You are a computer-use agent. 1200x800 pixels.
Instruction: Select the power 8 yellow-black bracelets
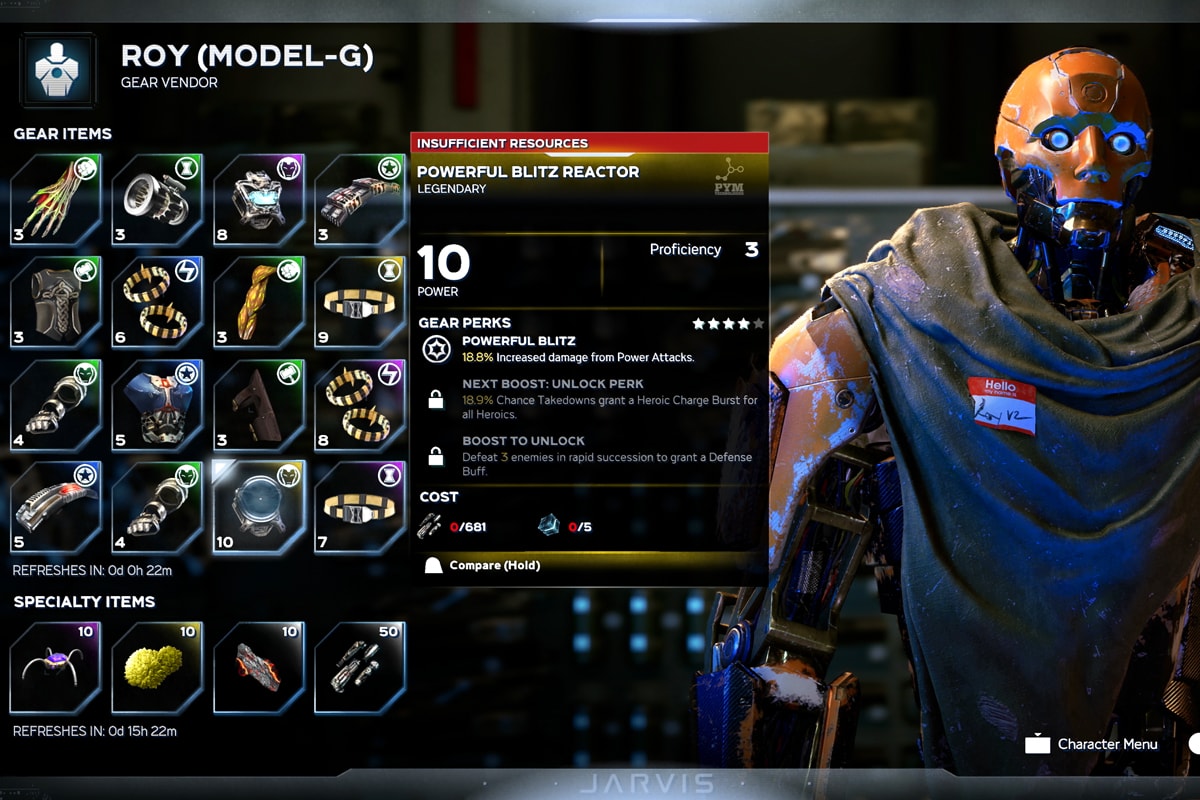[x=360, y=403]
